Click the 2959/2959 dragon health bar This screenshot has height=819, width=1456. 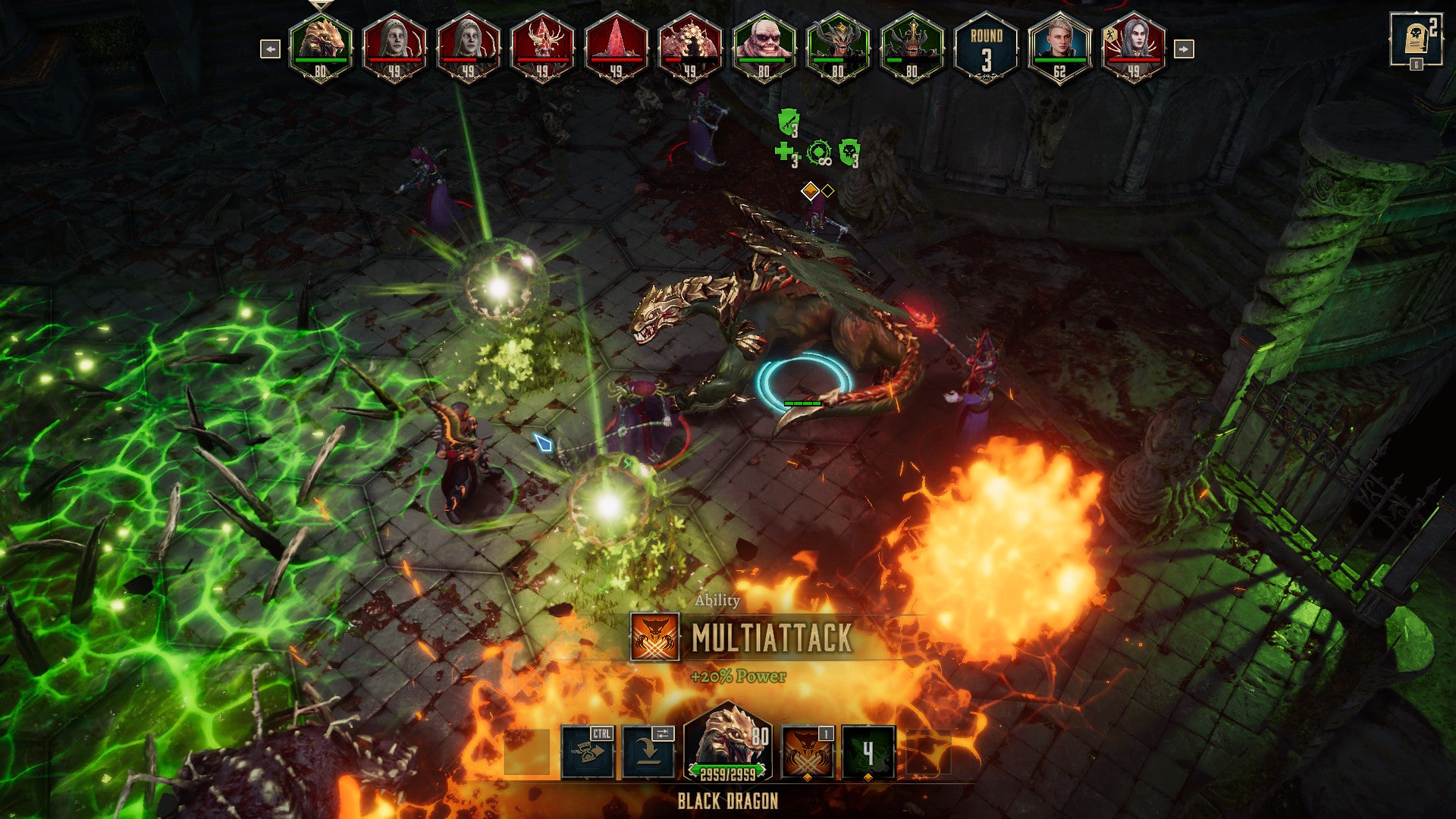728,771
